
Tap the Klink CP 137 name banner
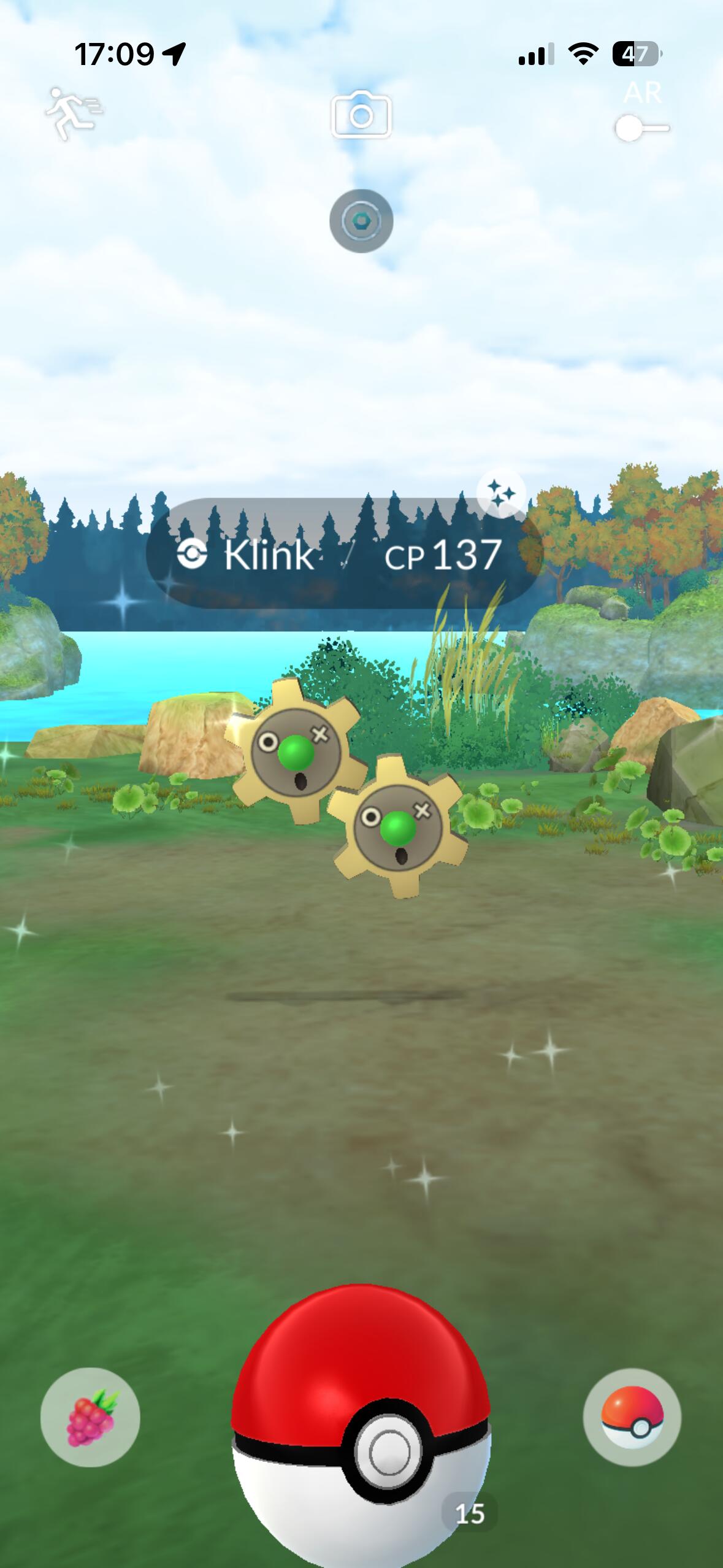343,554
